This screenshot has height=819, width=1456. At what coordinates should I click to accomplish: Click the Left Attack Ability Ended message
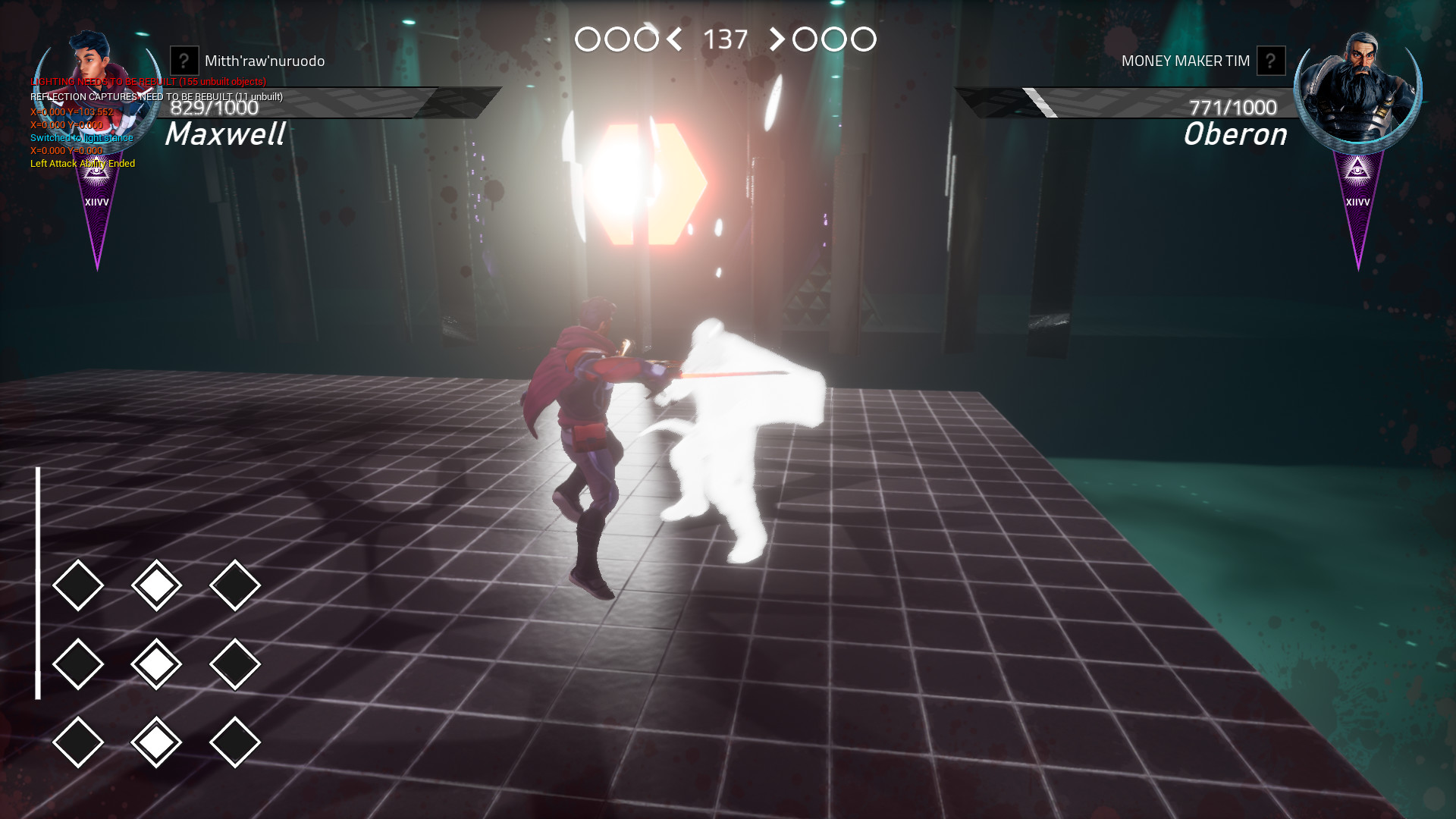click(x=82, y=163)
